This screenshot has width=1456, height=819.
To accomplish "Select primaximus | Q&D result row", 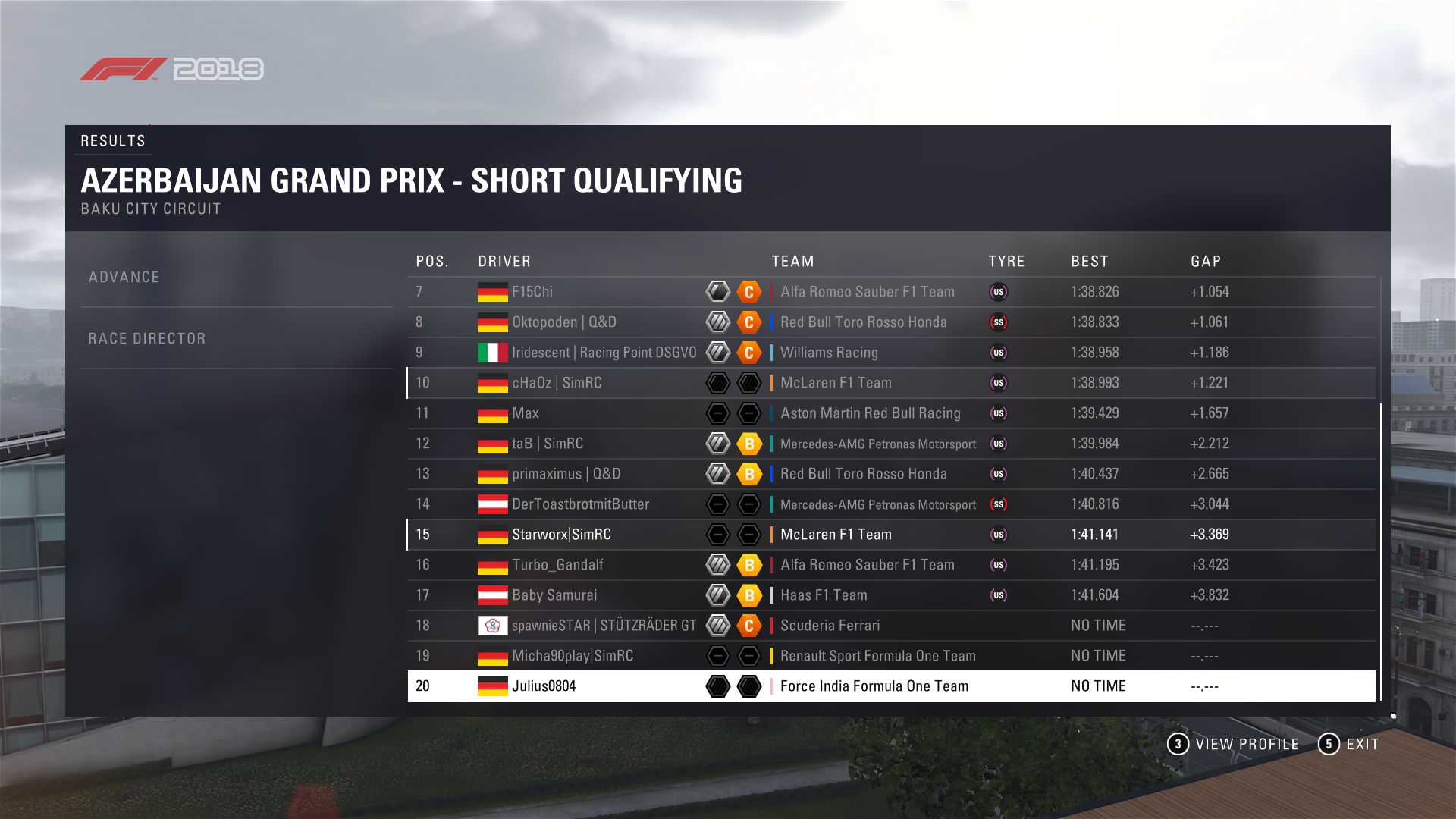I will pyautogui.click(x=566, y=474).
